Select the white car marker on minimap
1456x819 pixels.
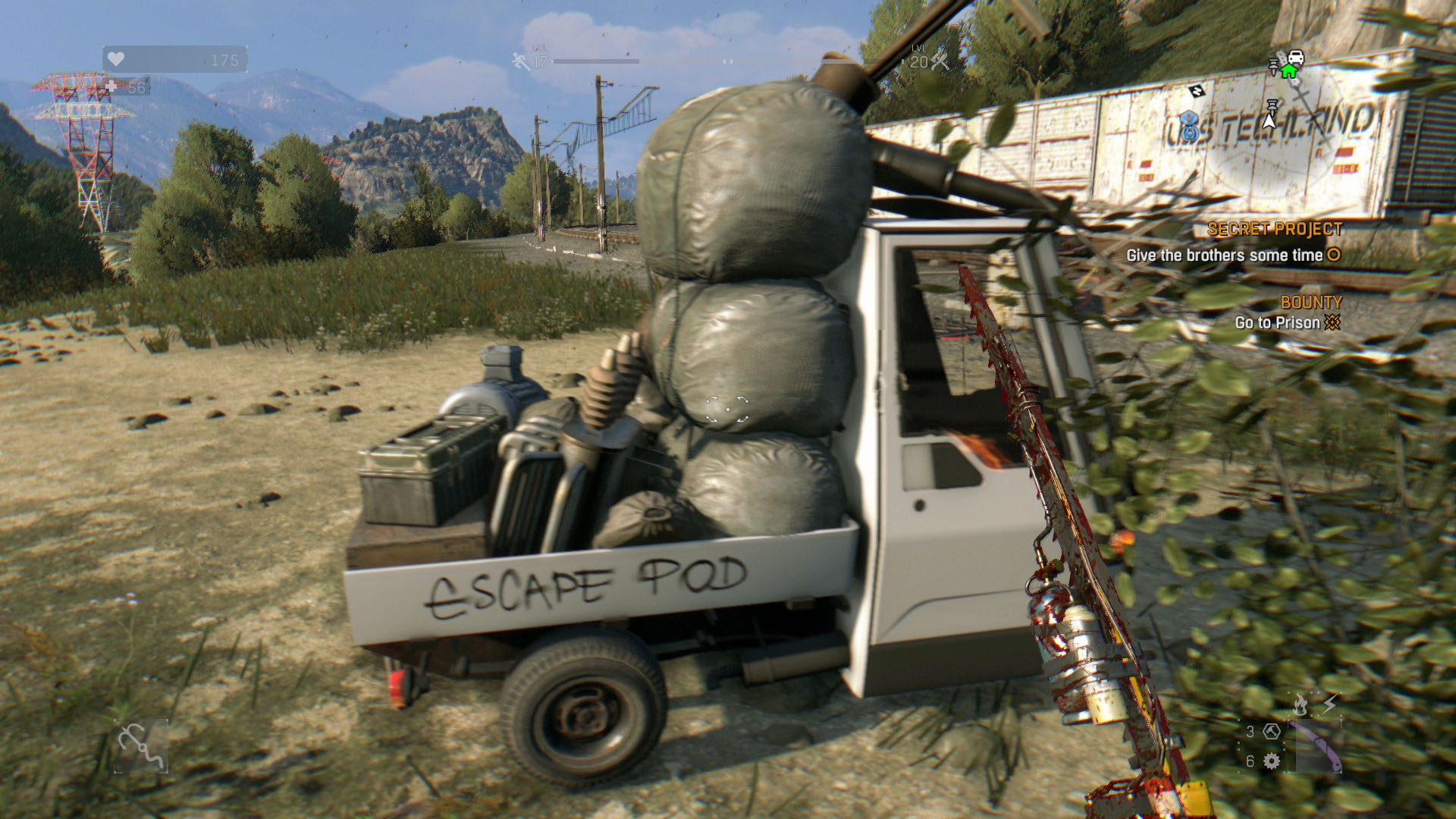tap(1296, 57)
